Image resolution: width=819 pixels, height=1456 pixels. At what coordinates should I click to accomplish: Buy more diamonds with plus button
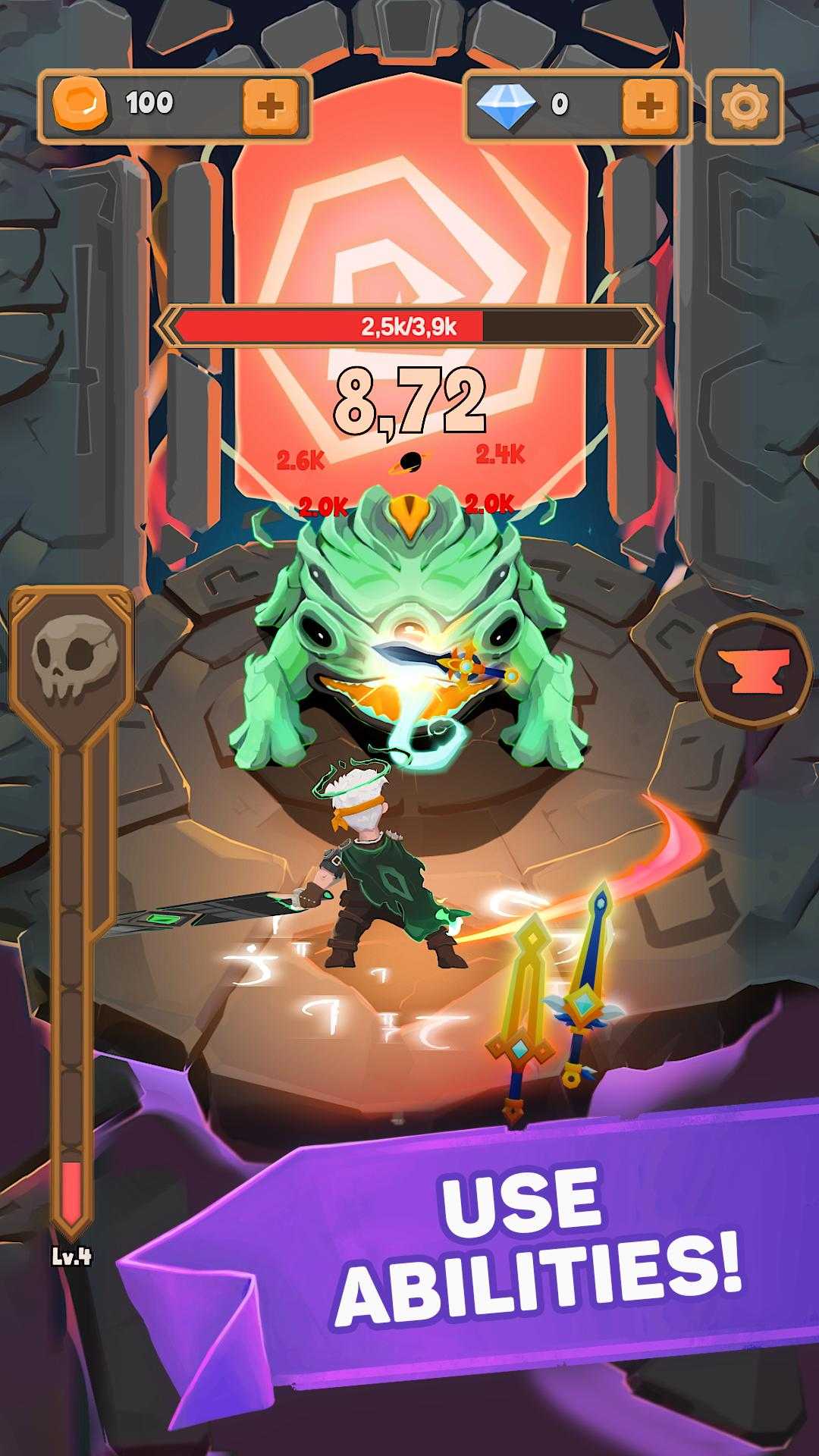(x=649, y=105)
